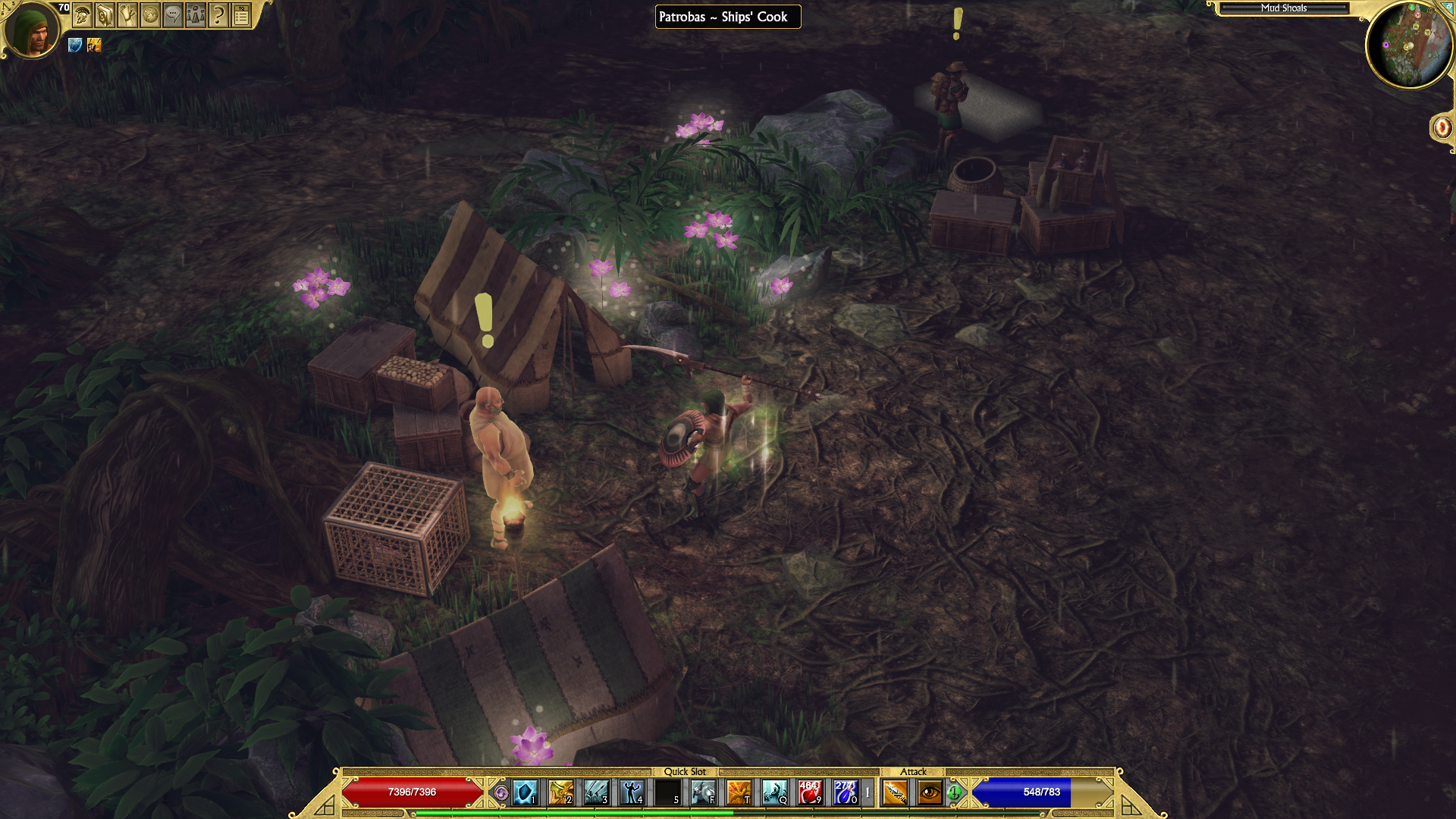
Task: Use the red health potion
Action: (810, 792)
